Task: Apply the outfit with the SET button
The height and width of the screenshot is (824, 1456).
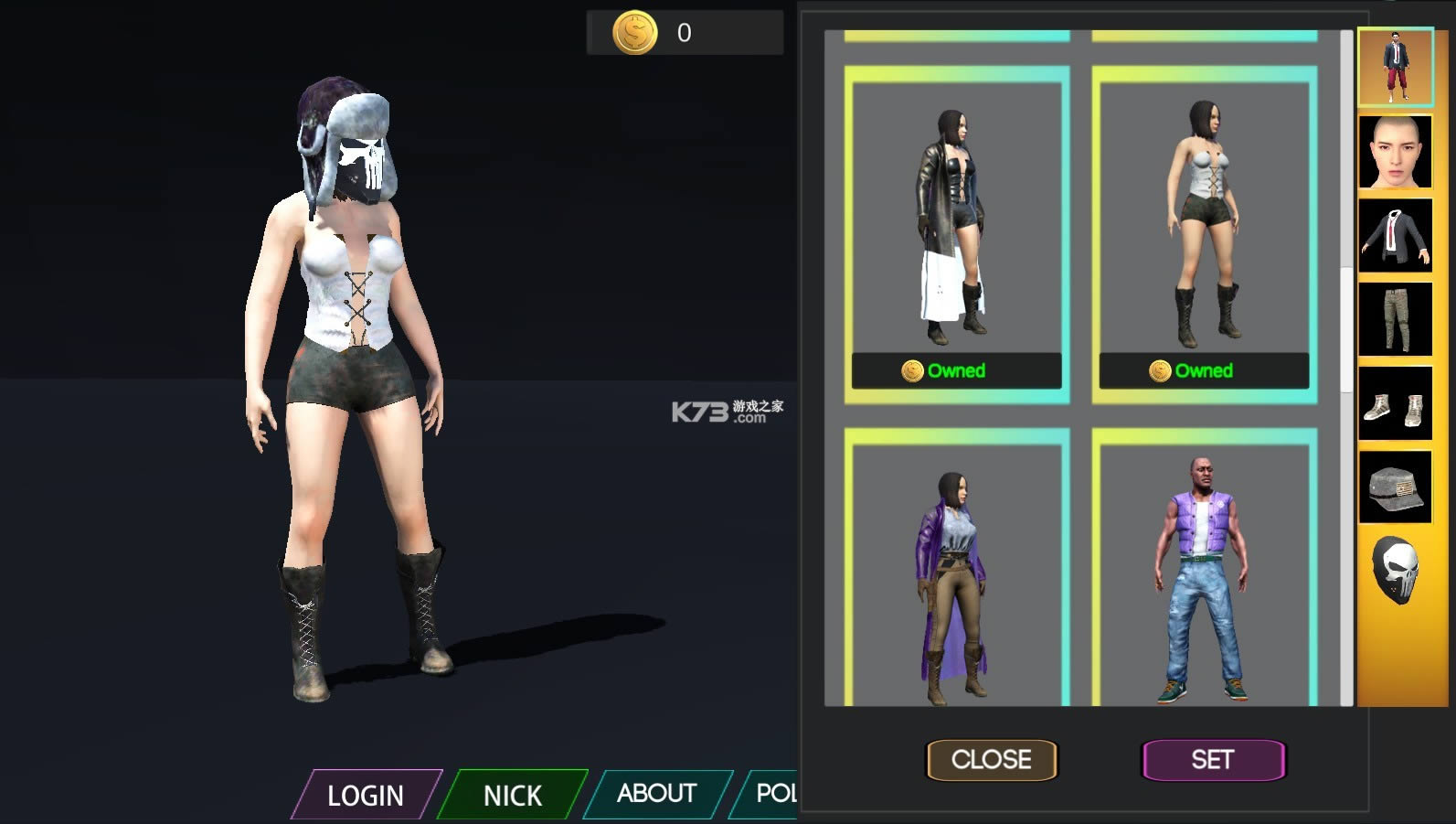Action: pyautogui.click(x=1213, y=759)
